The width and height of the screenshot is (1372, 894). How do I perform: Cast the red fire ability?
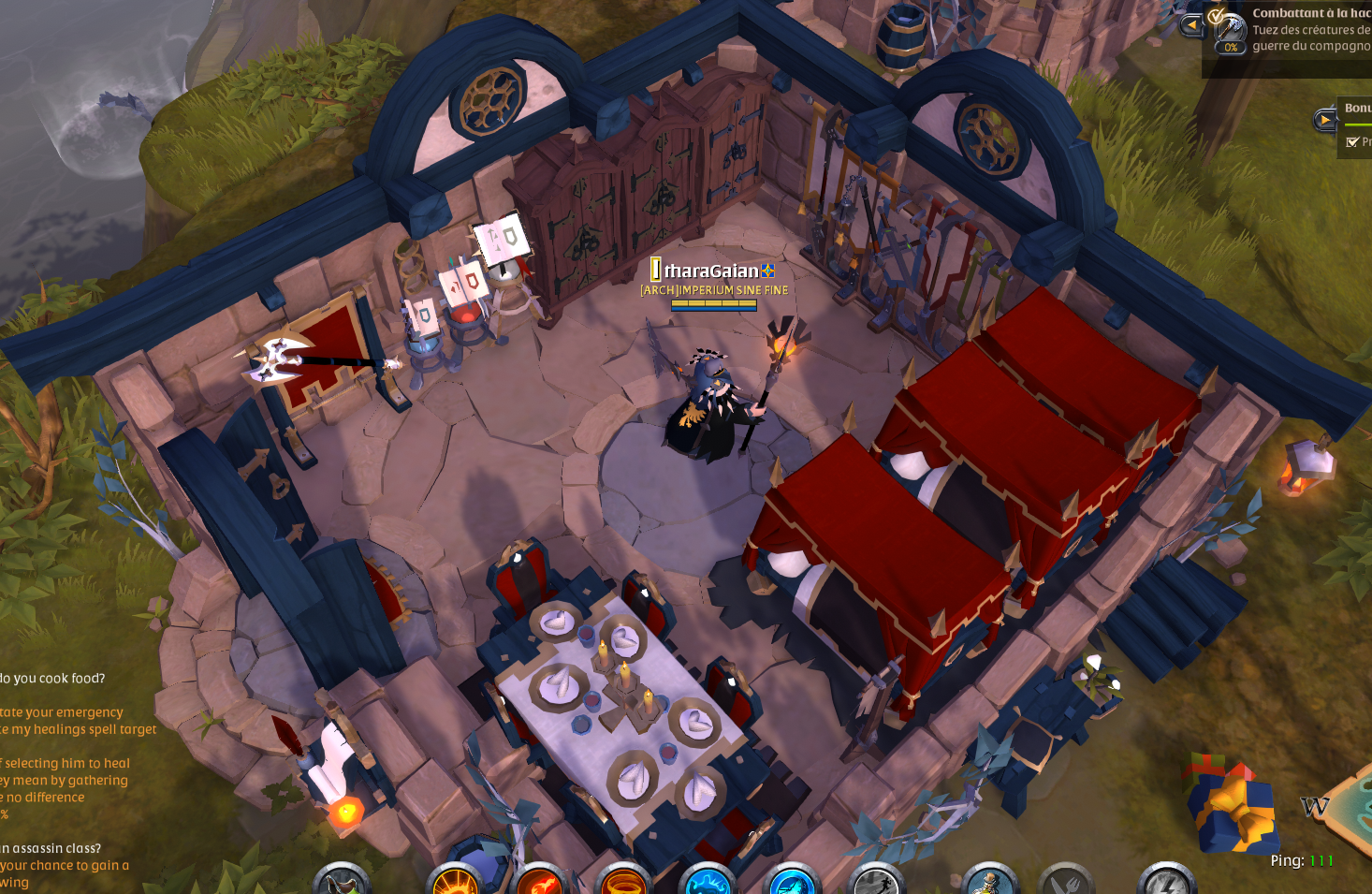click(x=540, y=882)
